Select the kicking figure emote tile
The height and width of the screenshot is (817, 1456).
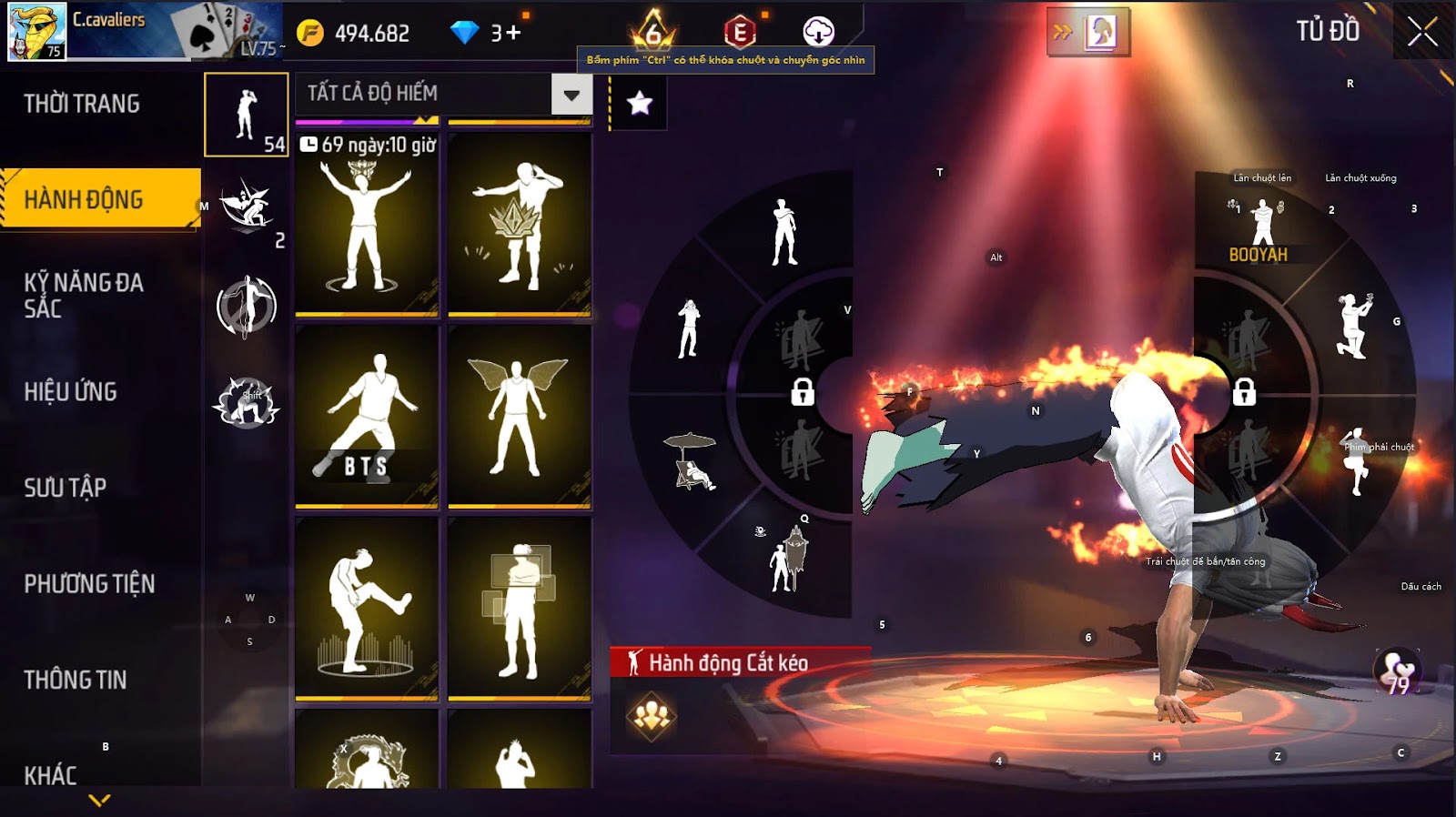(367, 607)
